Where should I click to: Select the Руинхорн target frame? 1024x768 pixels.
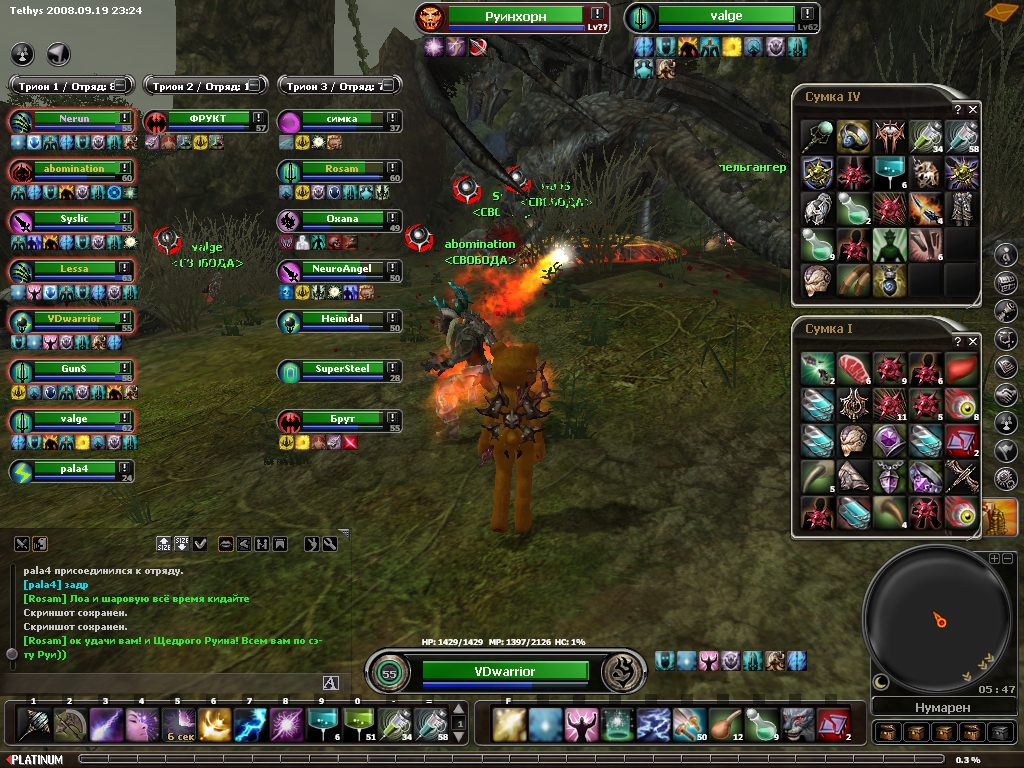click(514, 17)
